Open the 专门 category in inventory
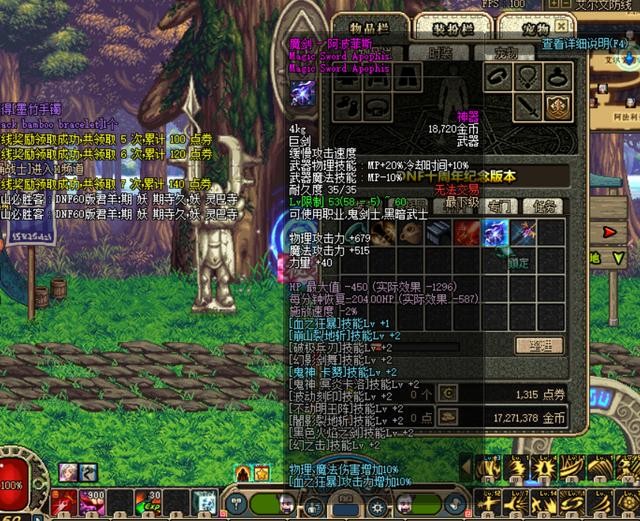This screenshot has height=521, width=640. click(502, 206)
